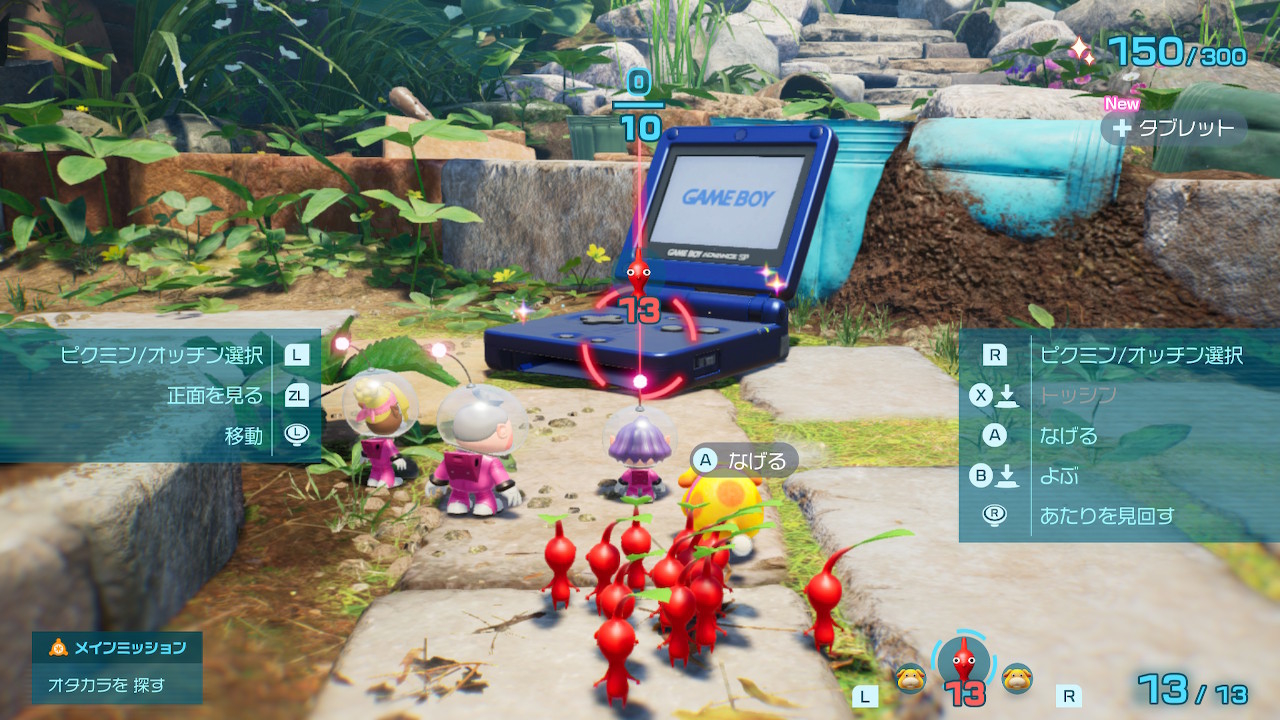1280x720 pixels.
Task: Open the メインミッション objective tracker
Action: (x=117, y=648)
